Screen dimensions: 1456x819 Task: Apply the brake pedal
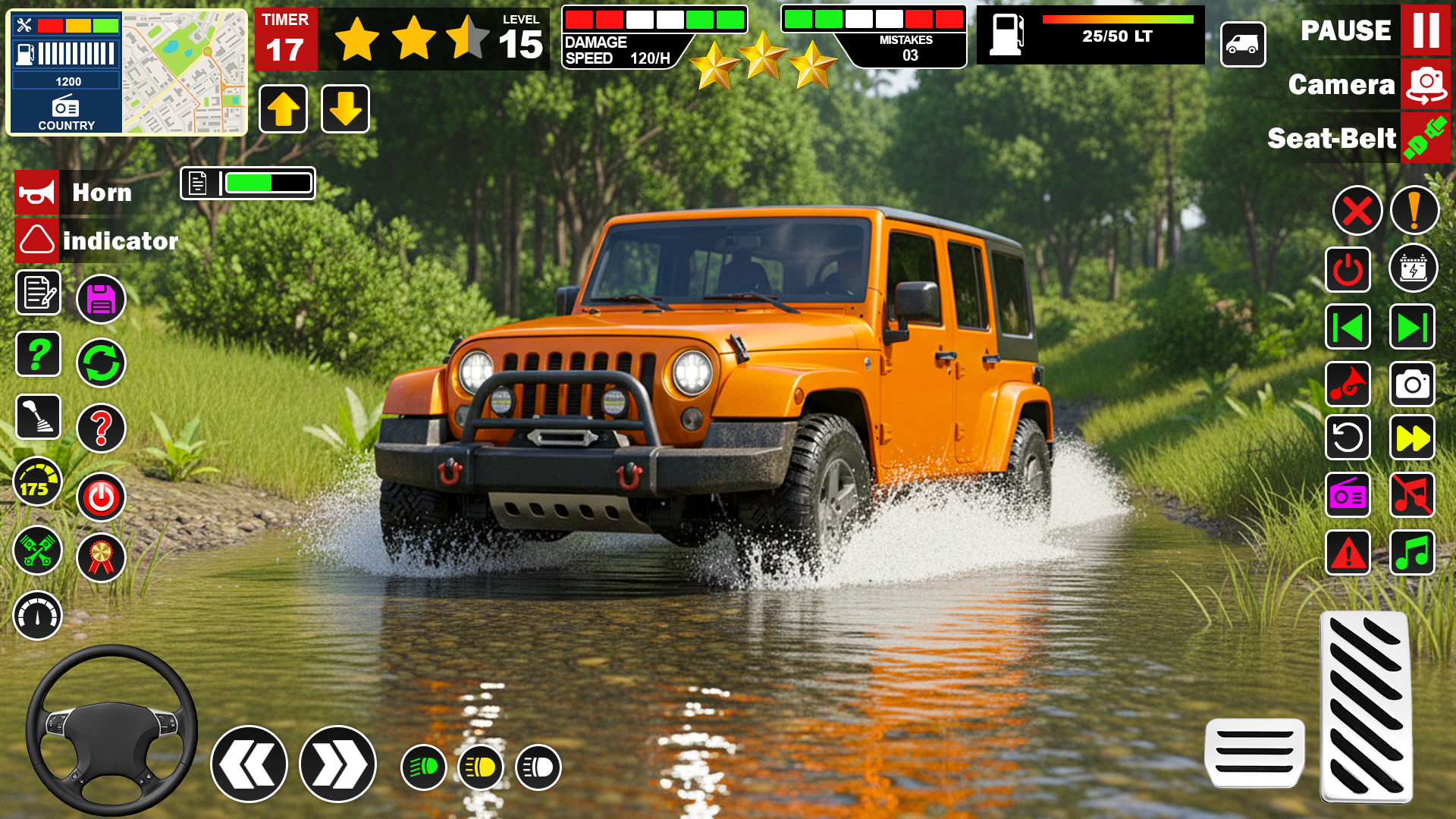click(x=1255, y=752)
